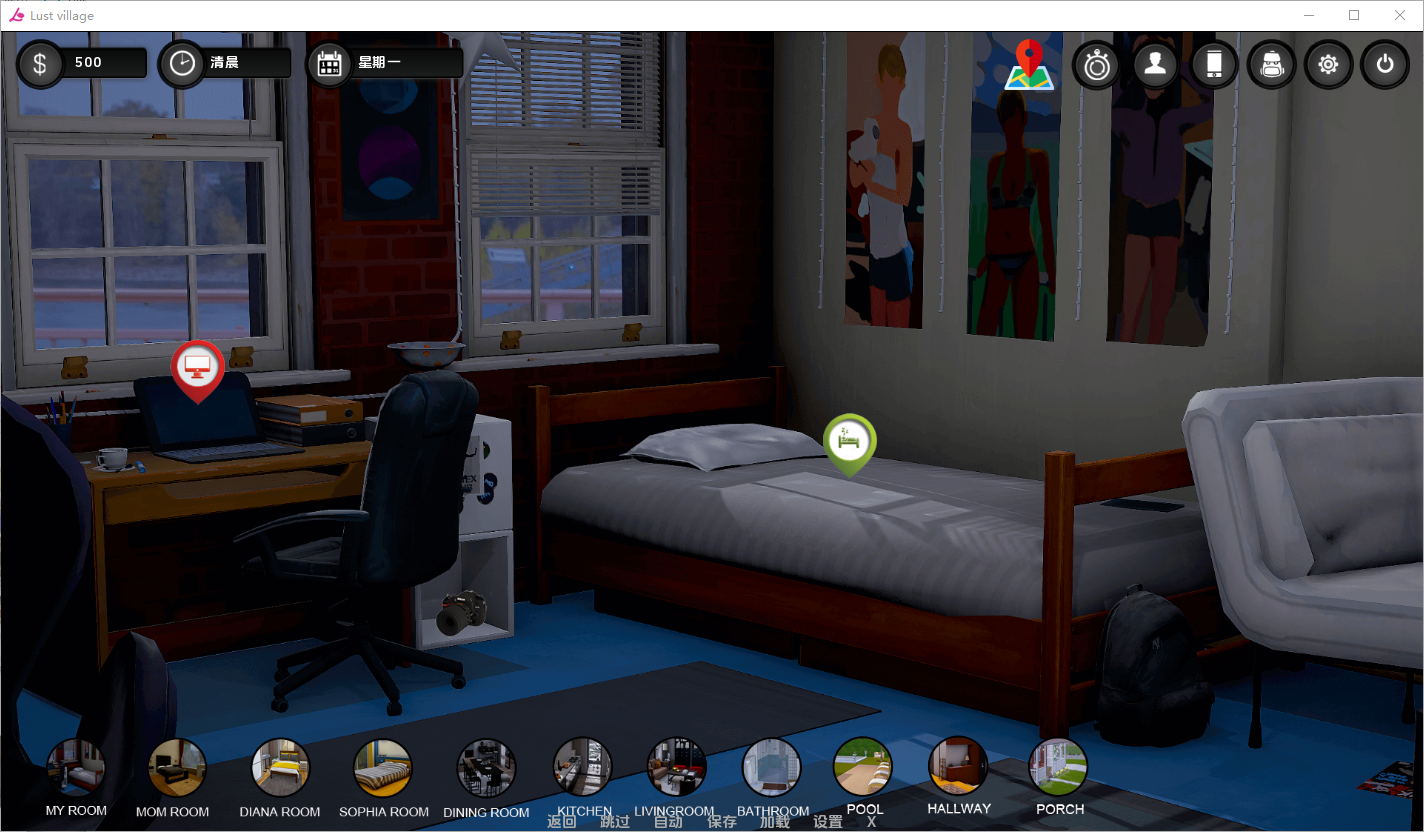
Task: Choose the KITCHEN location circle
Action: (583, 767)
